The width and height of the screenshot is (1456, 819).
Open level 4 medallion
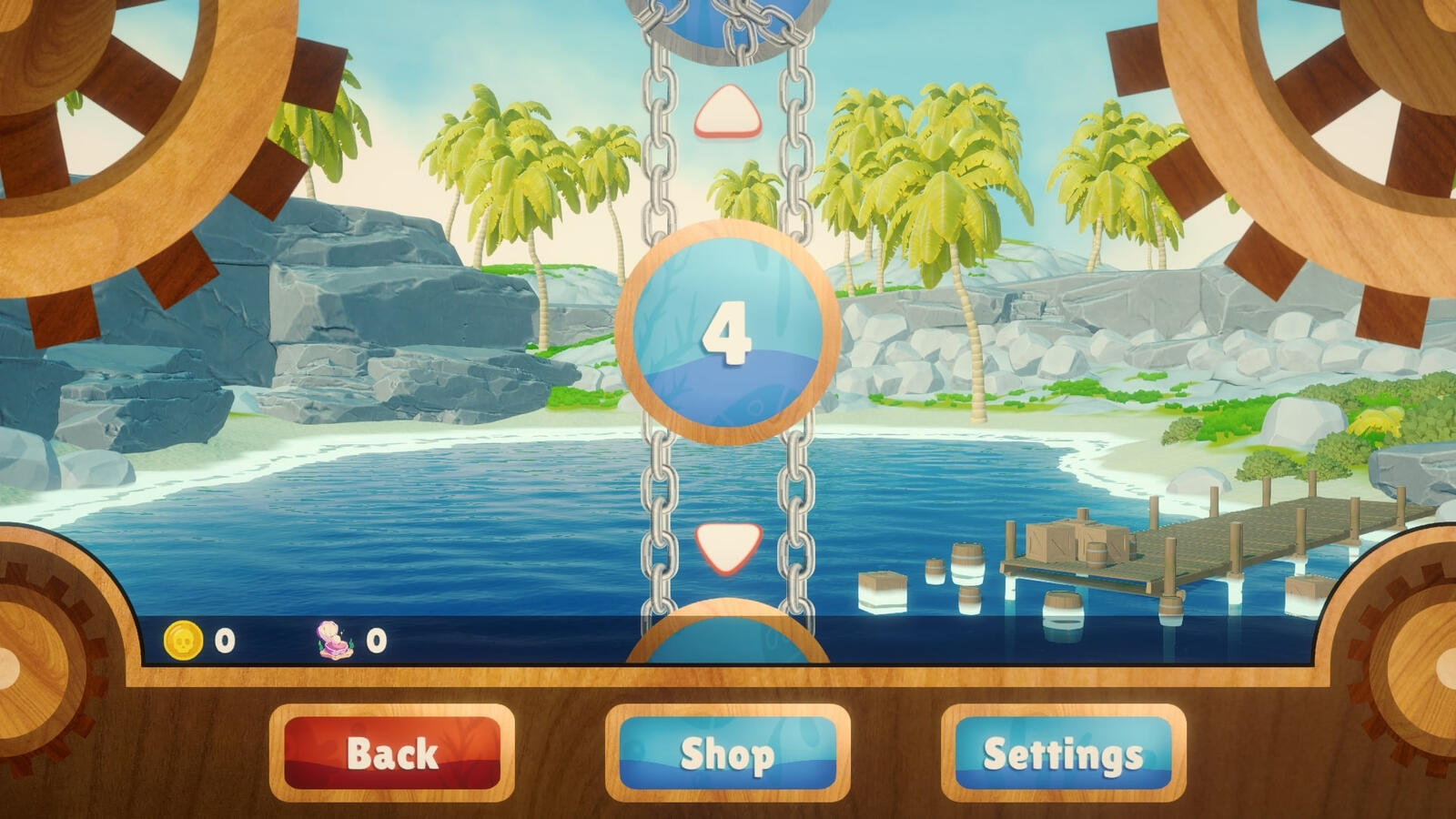point(728,332)
